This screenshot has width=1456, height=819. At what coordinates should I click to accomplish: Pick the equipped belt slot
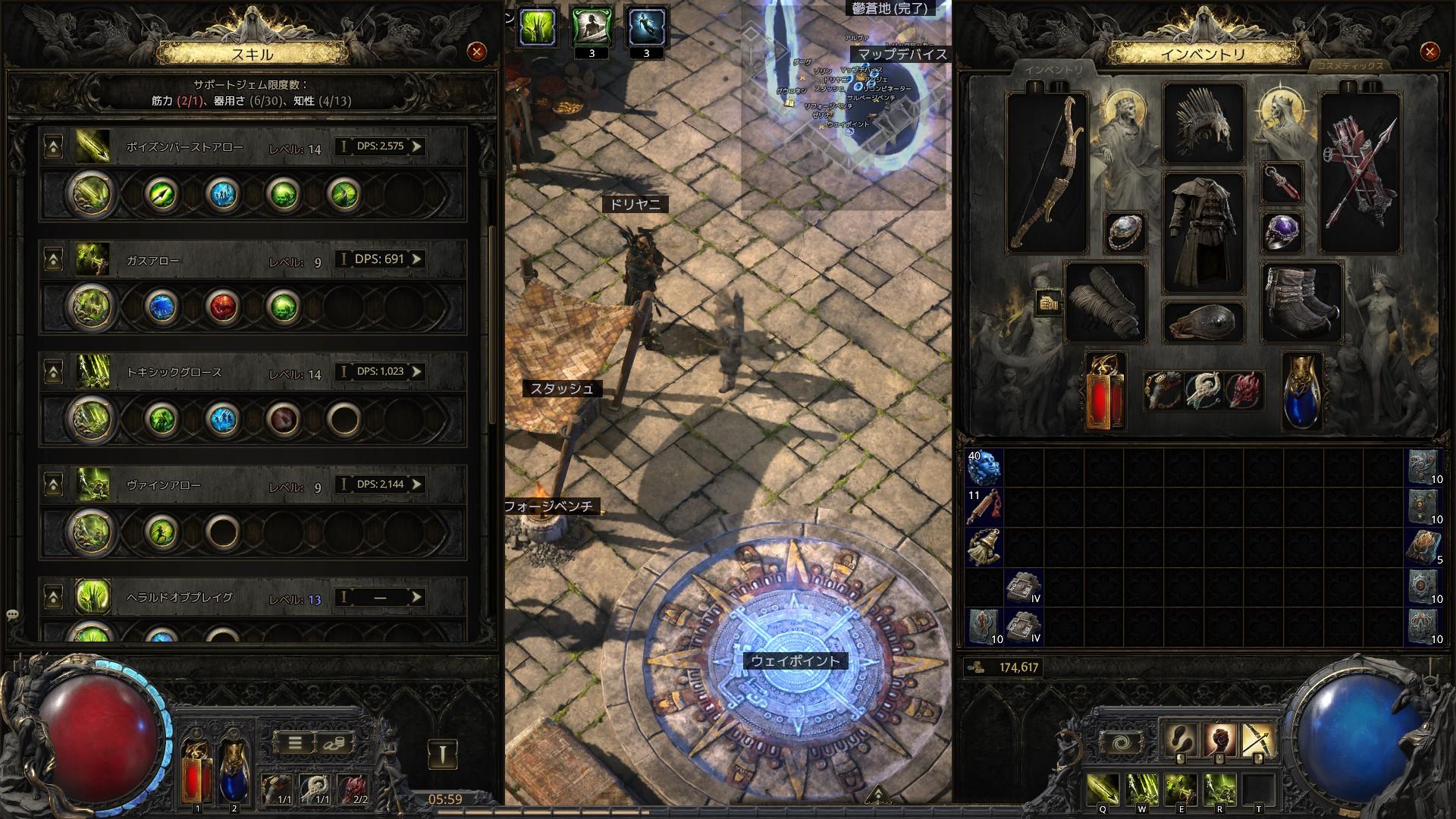1203,321
